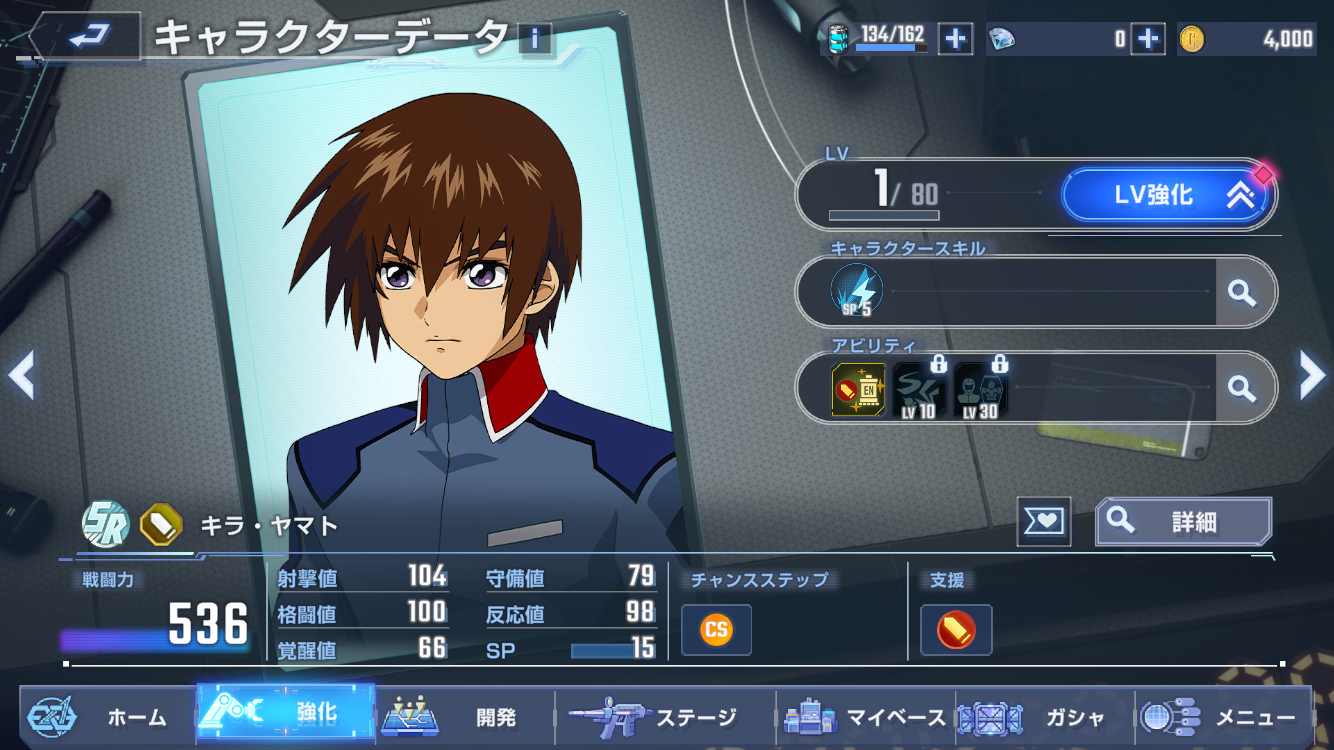Show the next character
This screenshot has height=750, width=1334.
[1311, 376]
